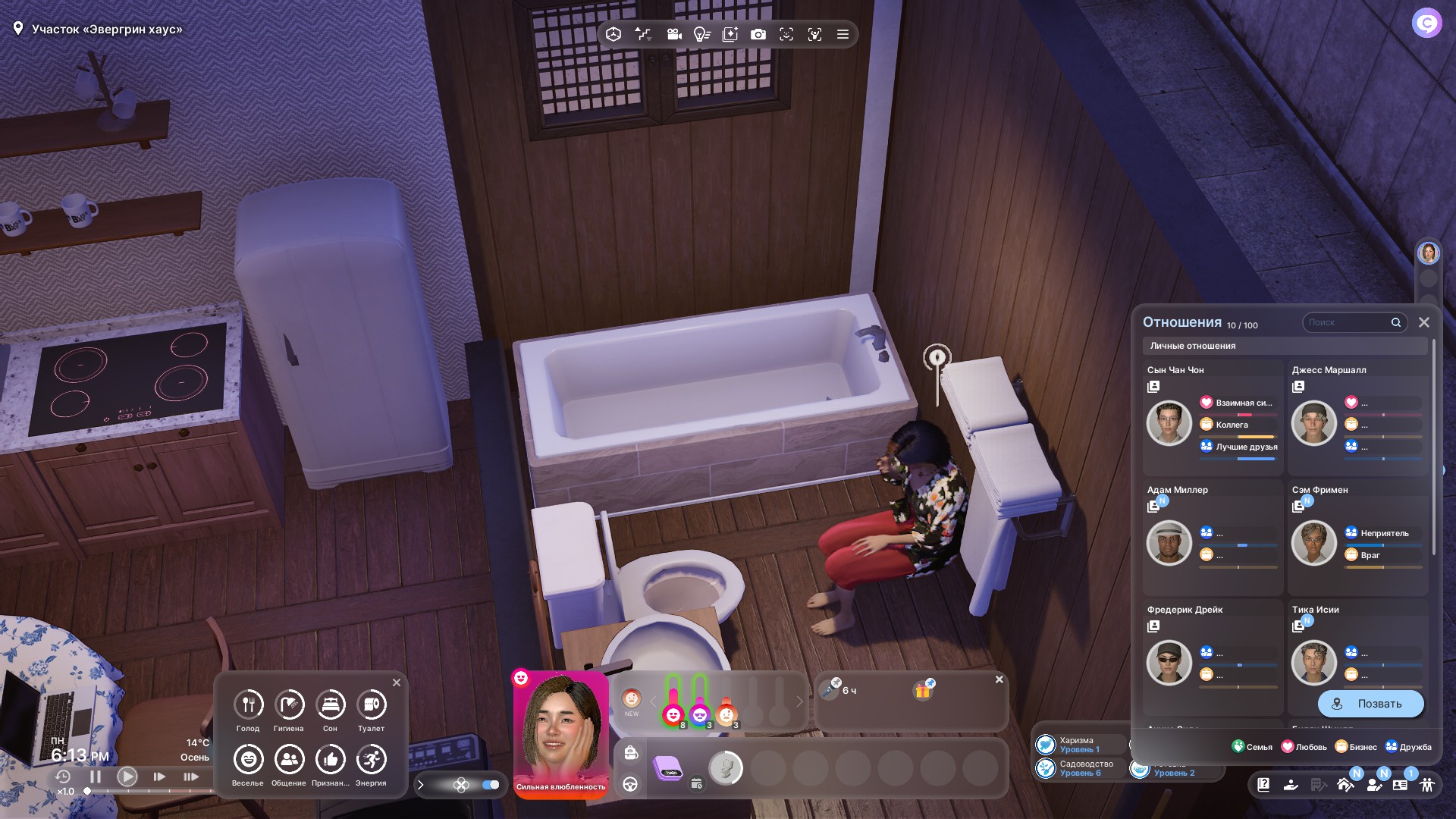Select Адам Миллер's portrait
1456x819 pixels.
(1169, 543)
